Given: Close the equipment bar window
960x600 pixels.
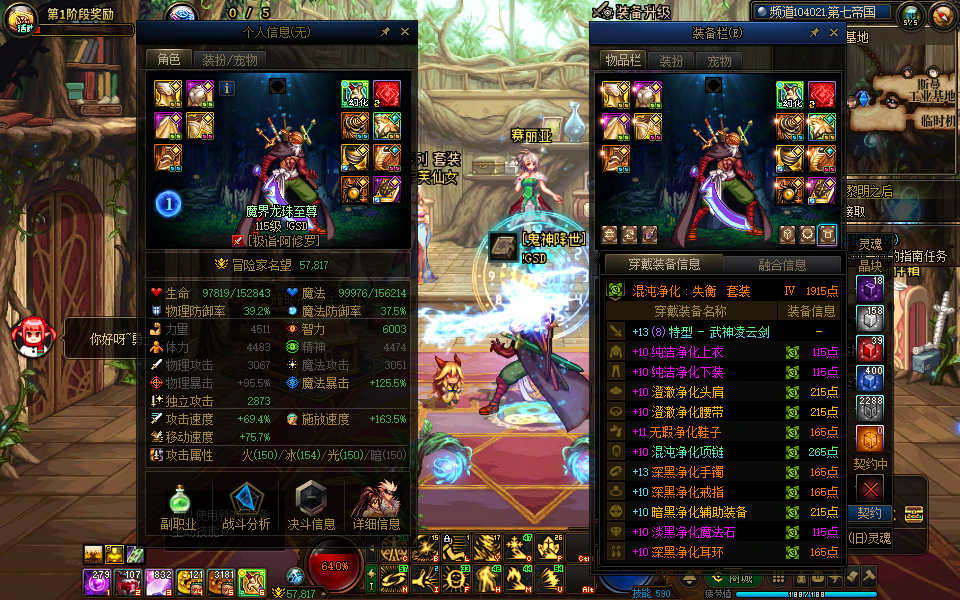Looking at the screenshot, I should (x=830, y=33).
